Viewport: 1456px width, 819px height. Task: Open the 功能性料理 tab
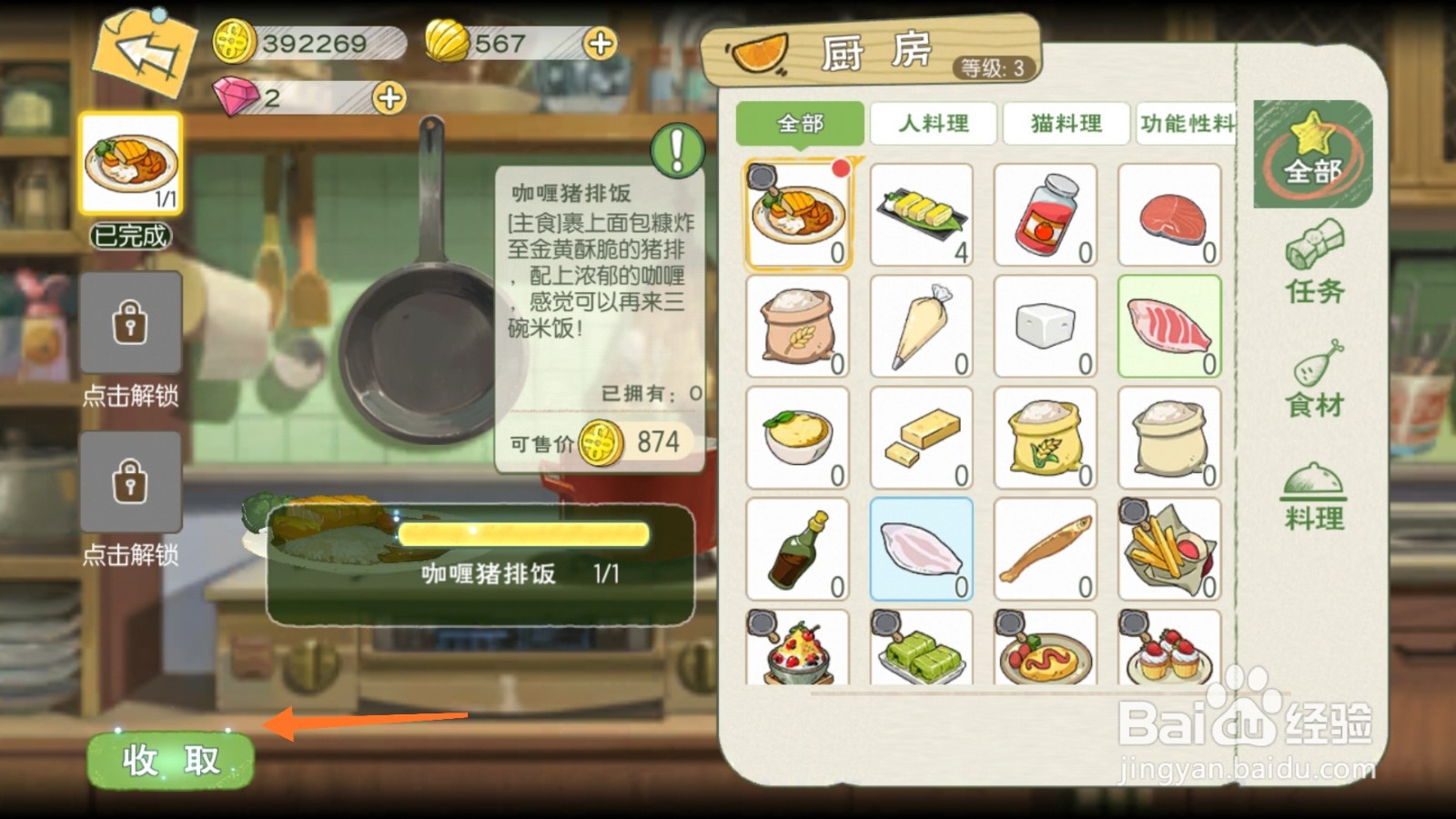(1189, 124)
